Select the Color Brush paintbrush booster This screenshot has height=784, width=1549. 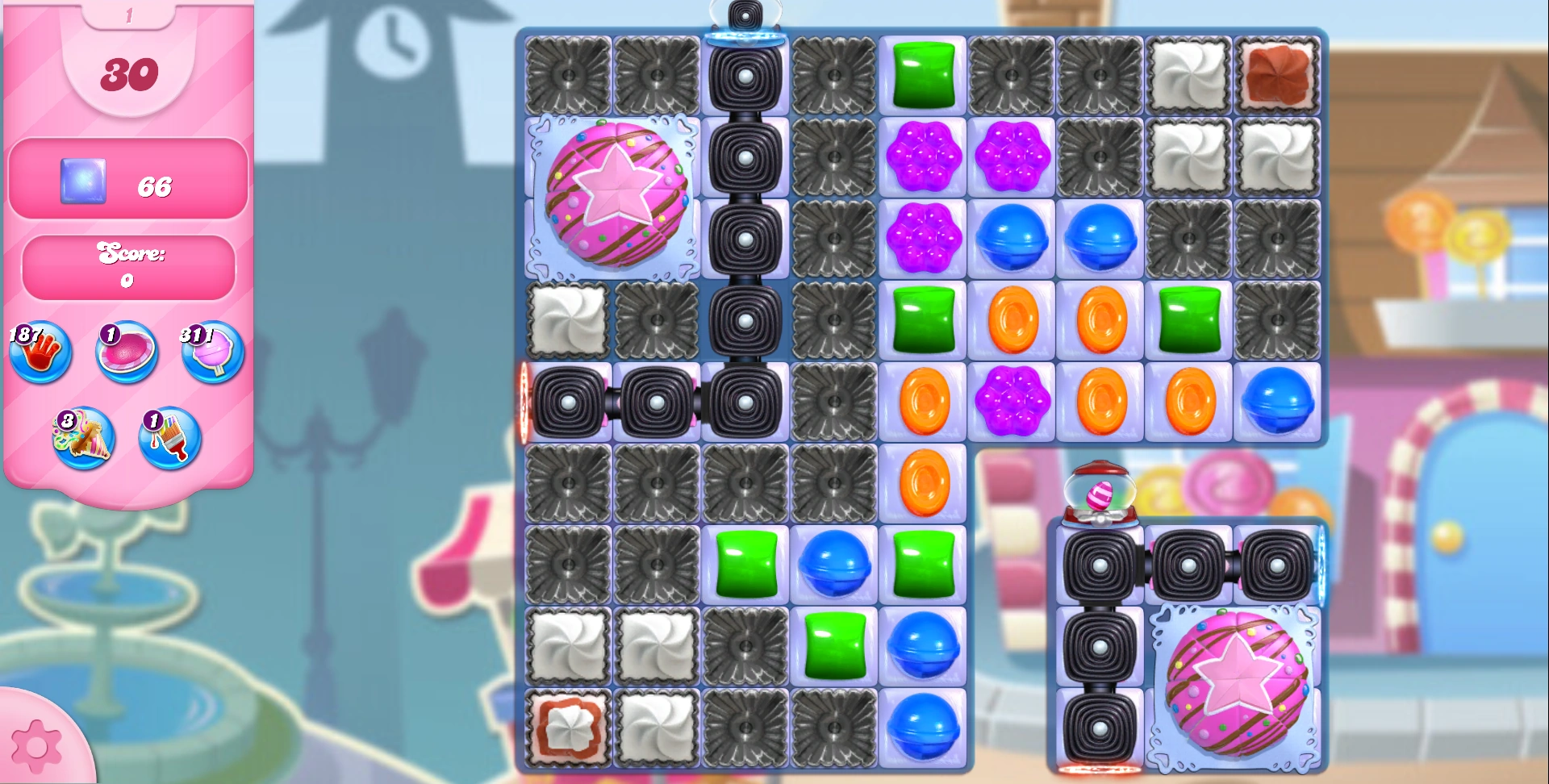point(170,438)
